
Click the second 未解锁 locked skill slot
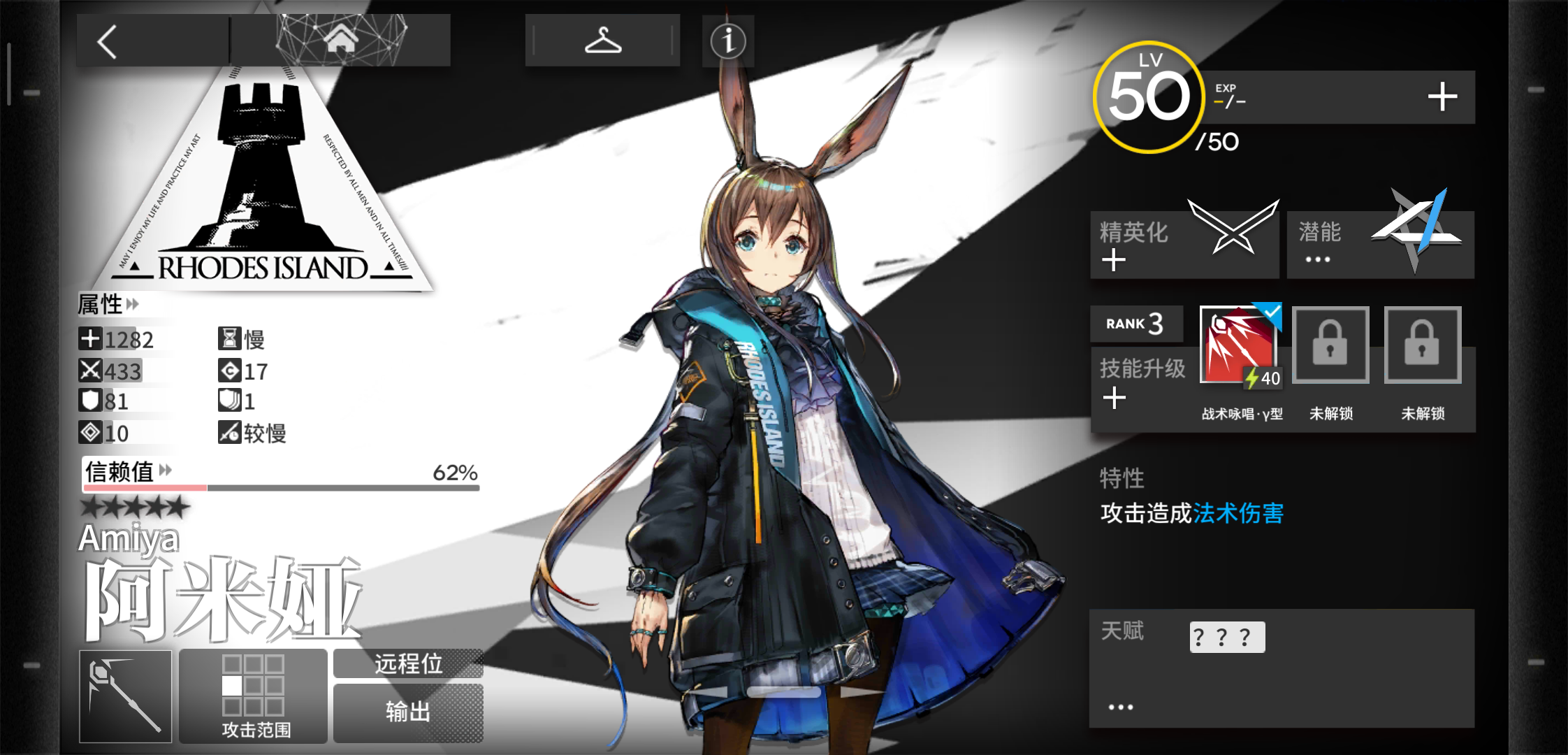click(x=1422, y=345)
